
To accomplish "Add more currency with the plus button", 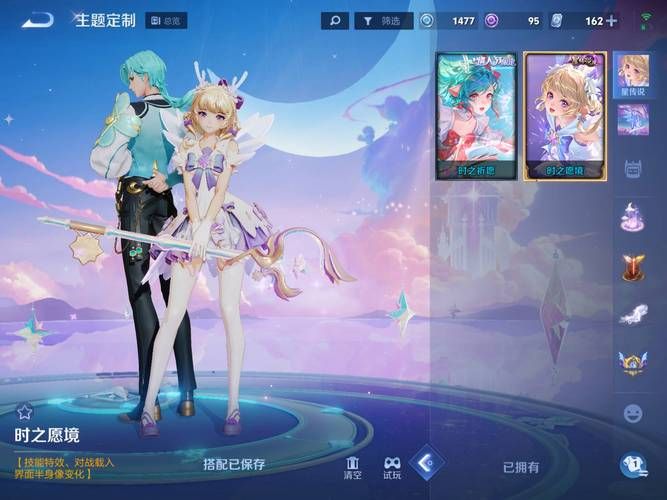I will point(611,20).
